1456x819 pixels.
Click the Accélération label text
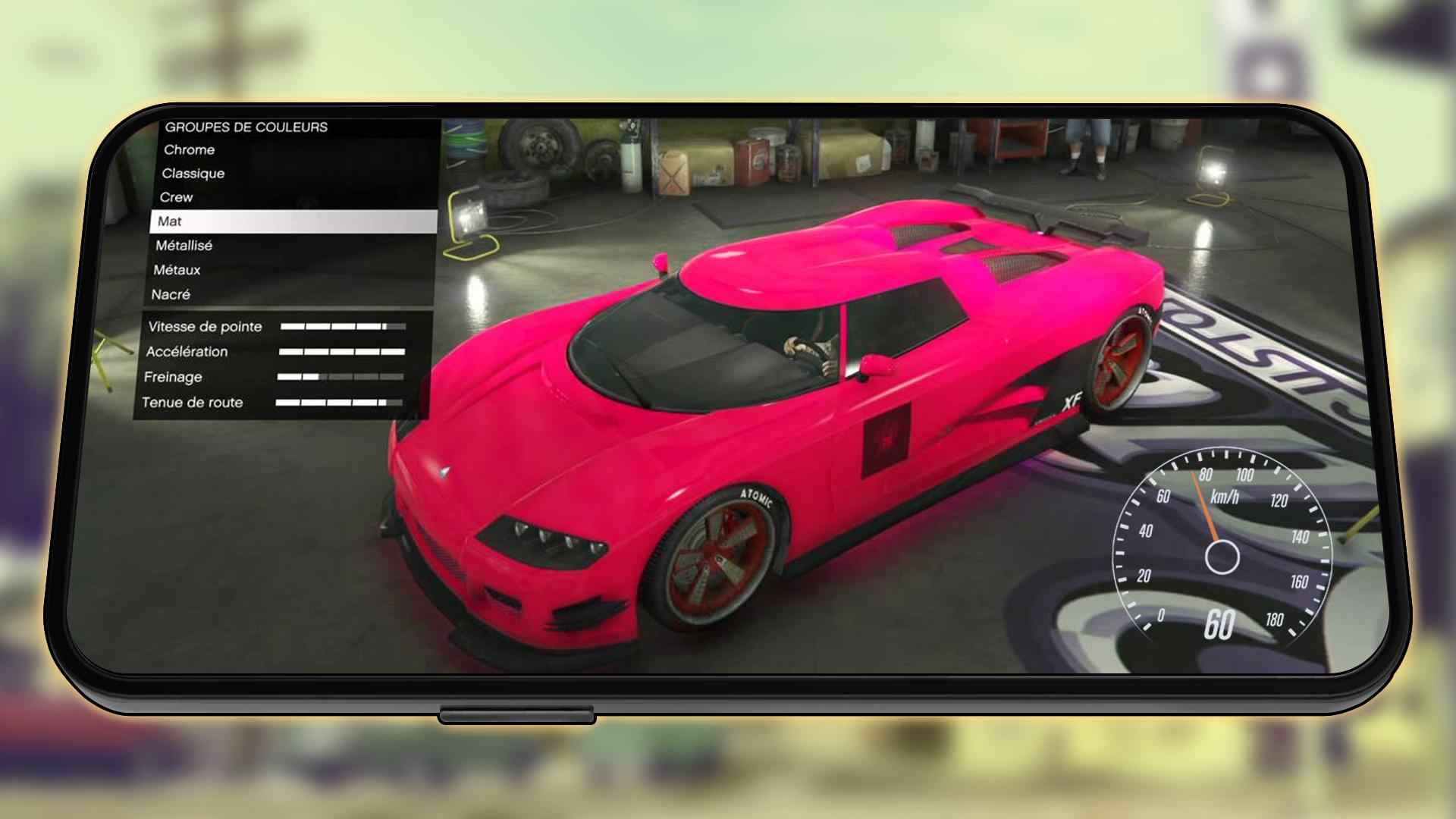(x=189, y=352)
